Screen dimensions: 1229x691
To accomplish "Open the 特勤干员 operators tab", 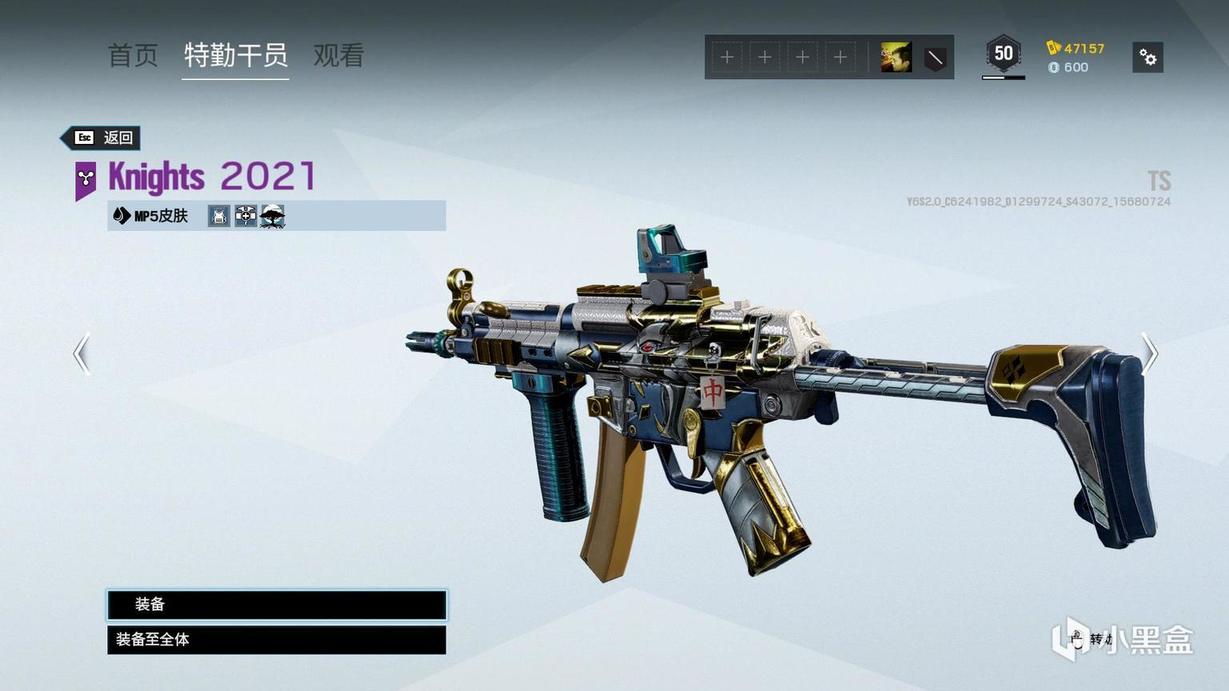I will pyautogui.click(x=236, y=55).
